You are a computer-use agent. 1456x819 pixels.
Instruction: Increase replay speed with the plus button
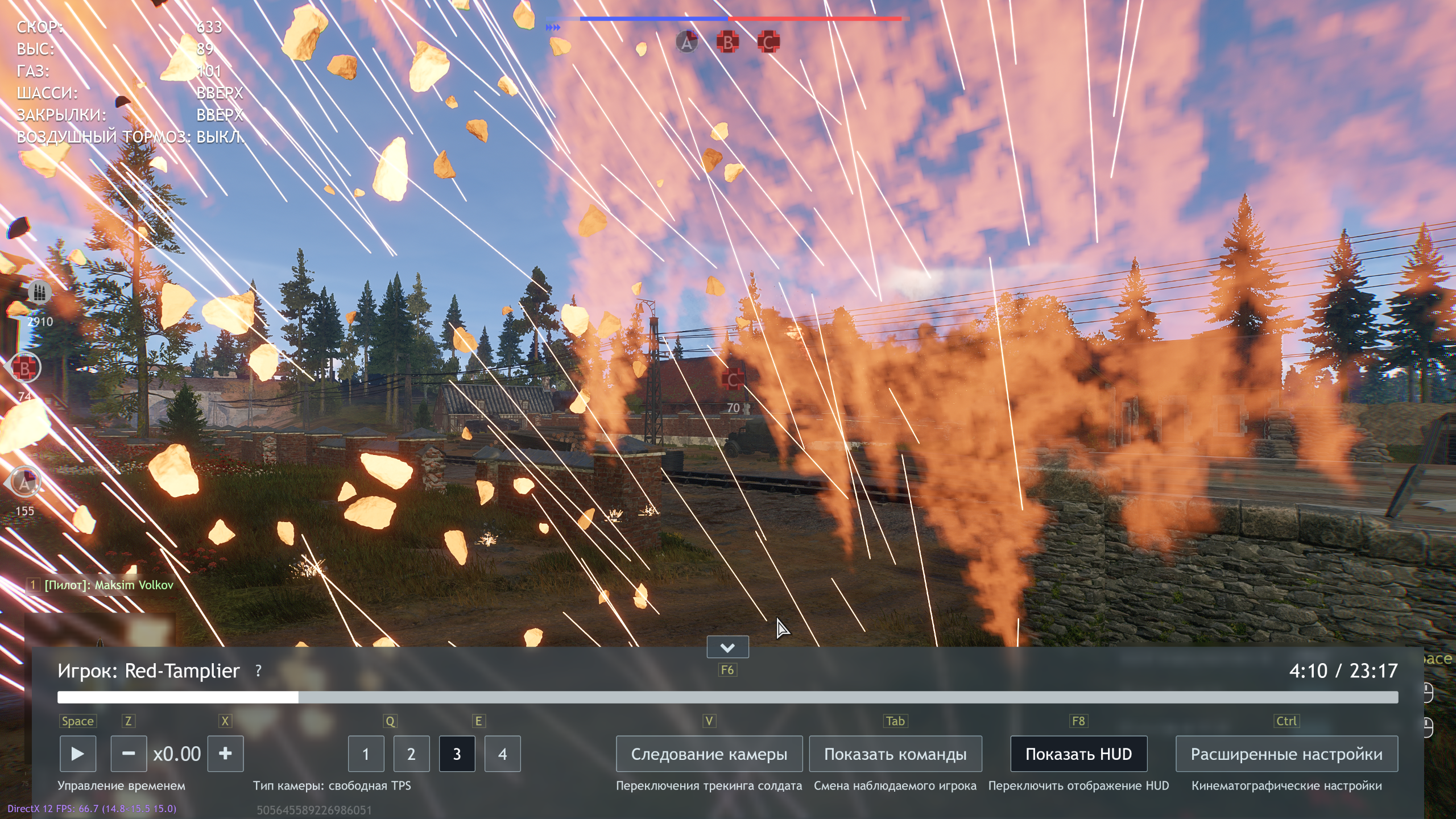point(225,754)
